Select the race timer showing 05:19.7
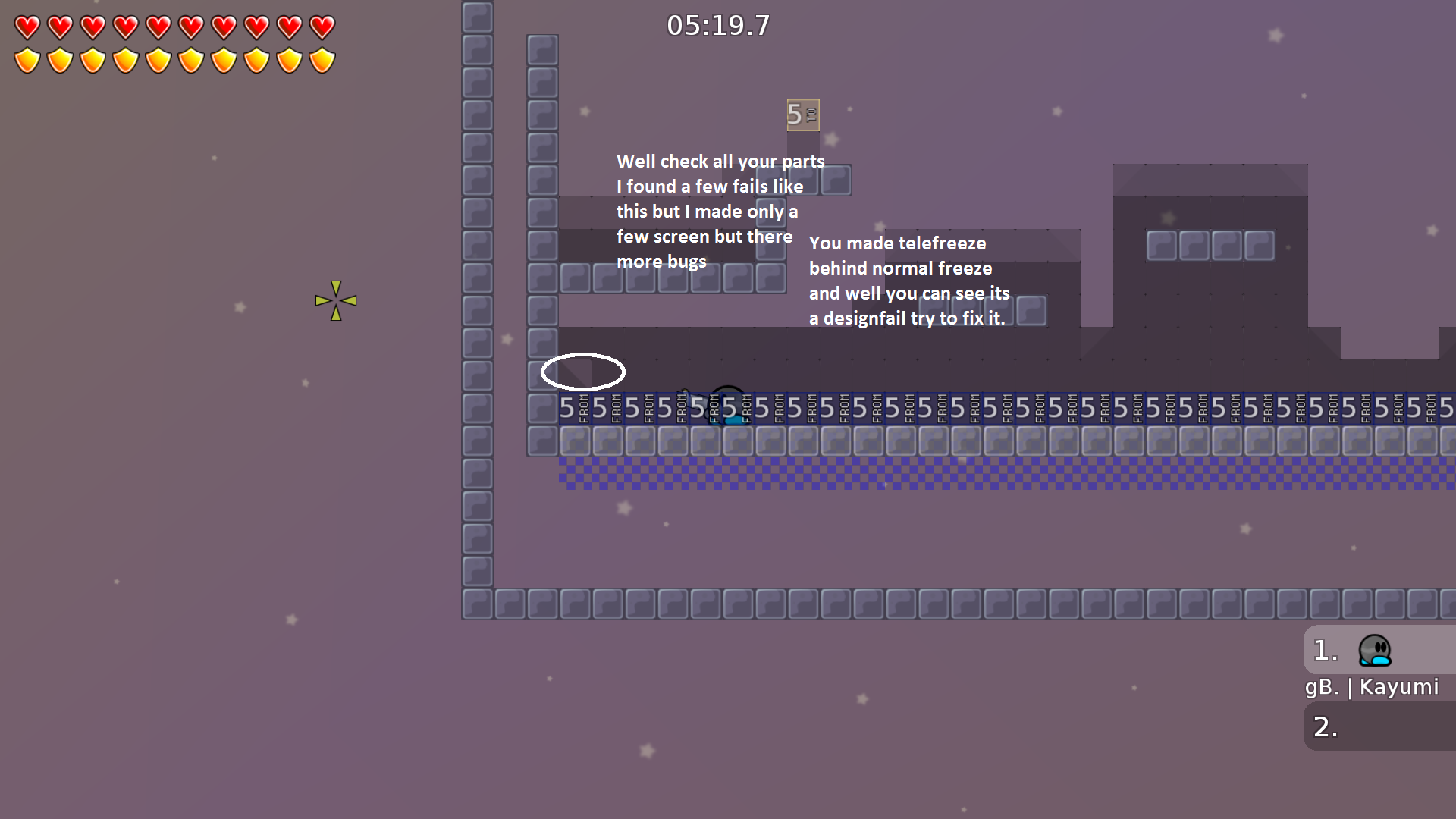 [x=717, y=25]
